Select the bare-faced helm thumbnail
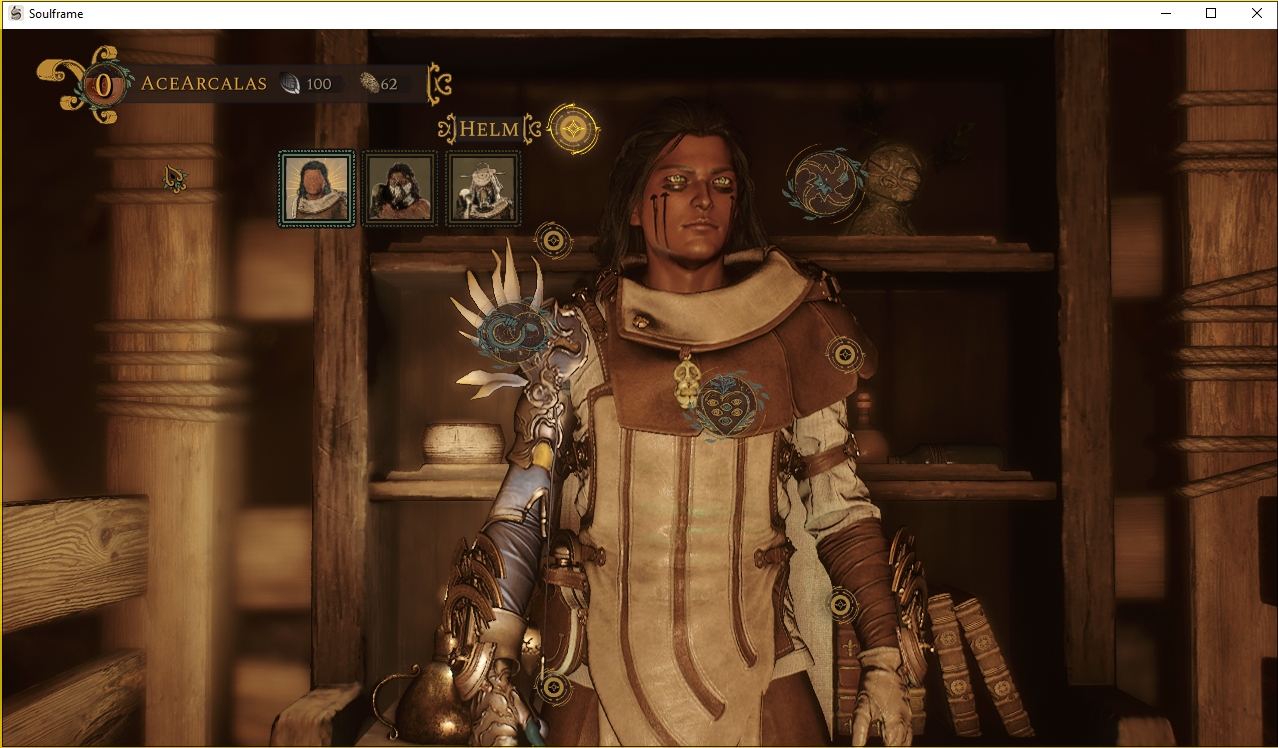The height and width of the screenshot is (748, 1278). click(x=316, y=188)
